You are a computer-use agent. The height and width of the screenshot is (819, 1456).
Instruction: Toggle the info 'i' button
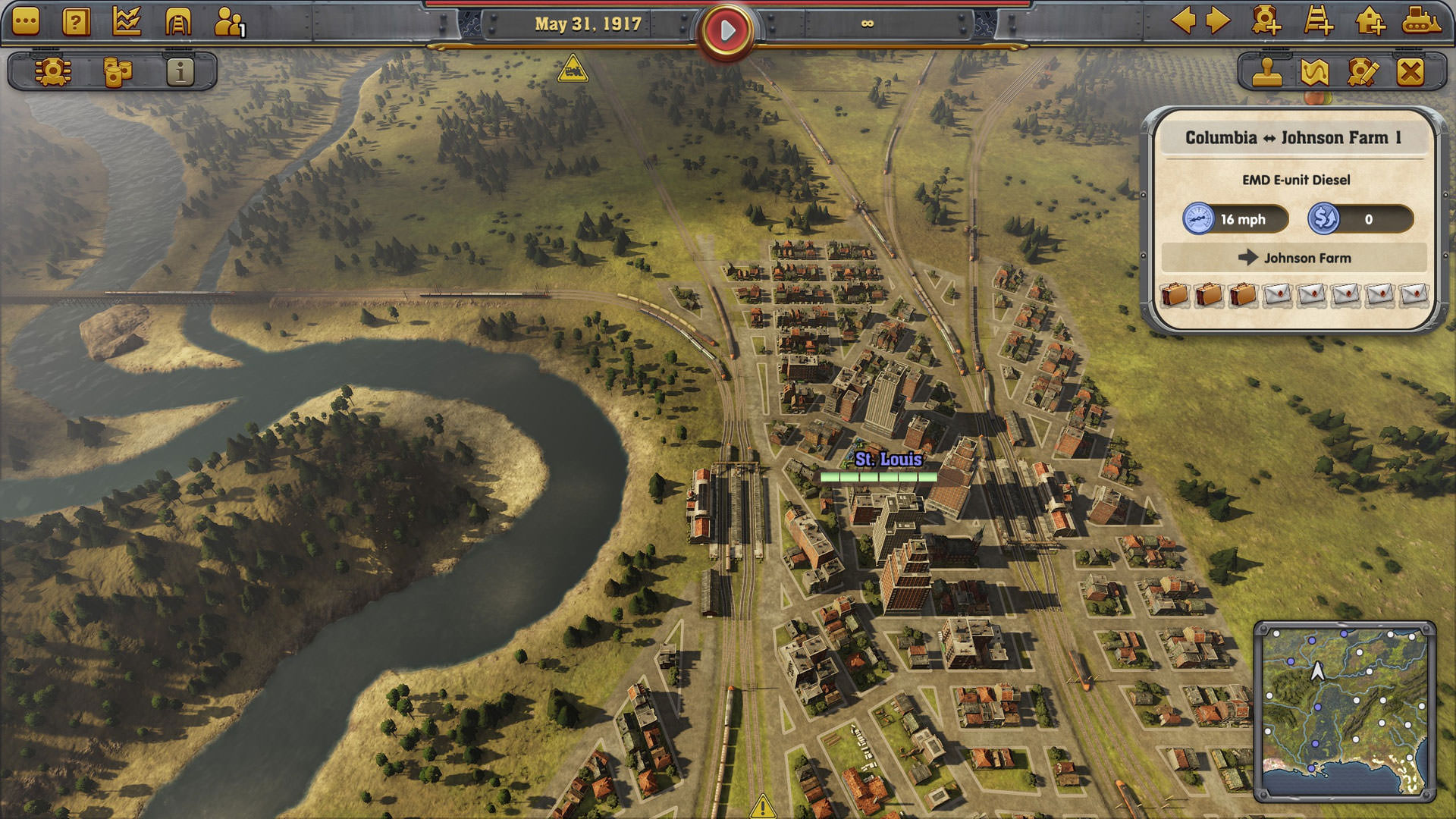pos(180,72)
